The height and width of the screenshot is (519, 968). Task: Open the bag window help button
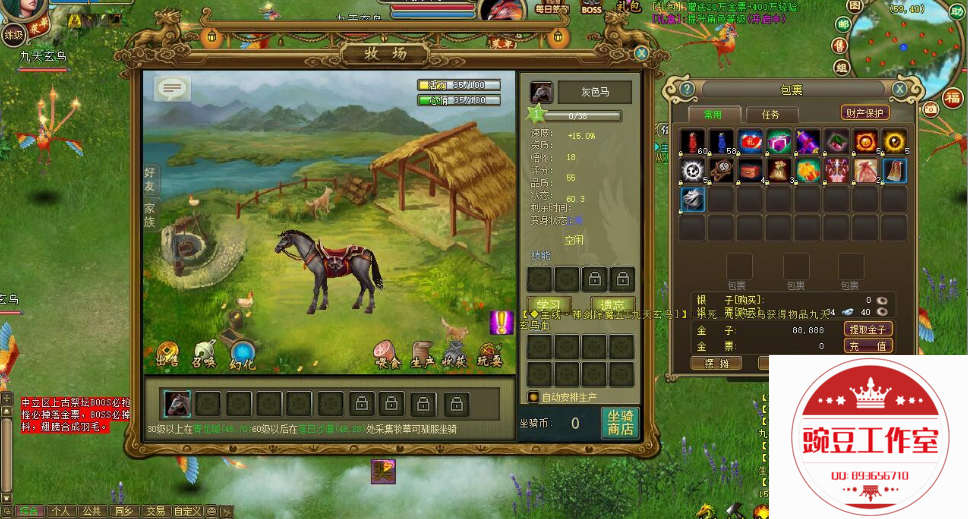[687, 89]
